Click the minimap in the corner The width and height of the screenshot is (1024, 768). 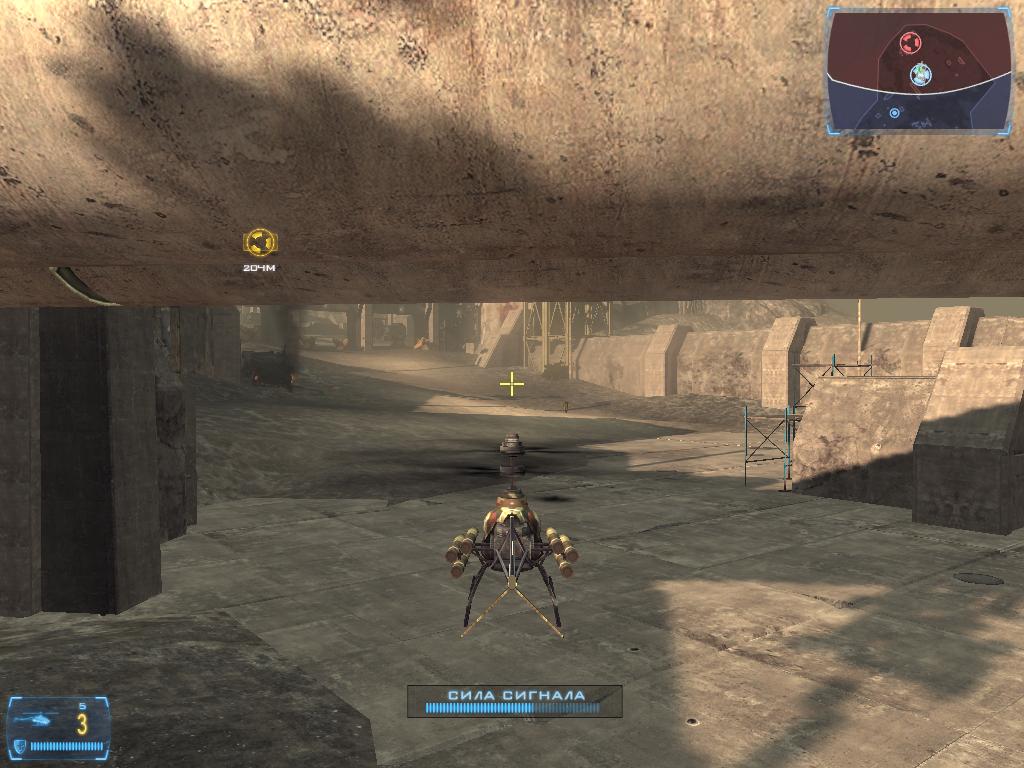pyautogui.click(x=919, y=71)
